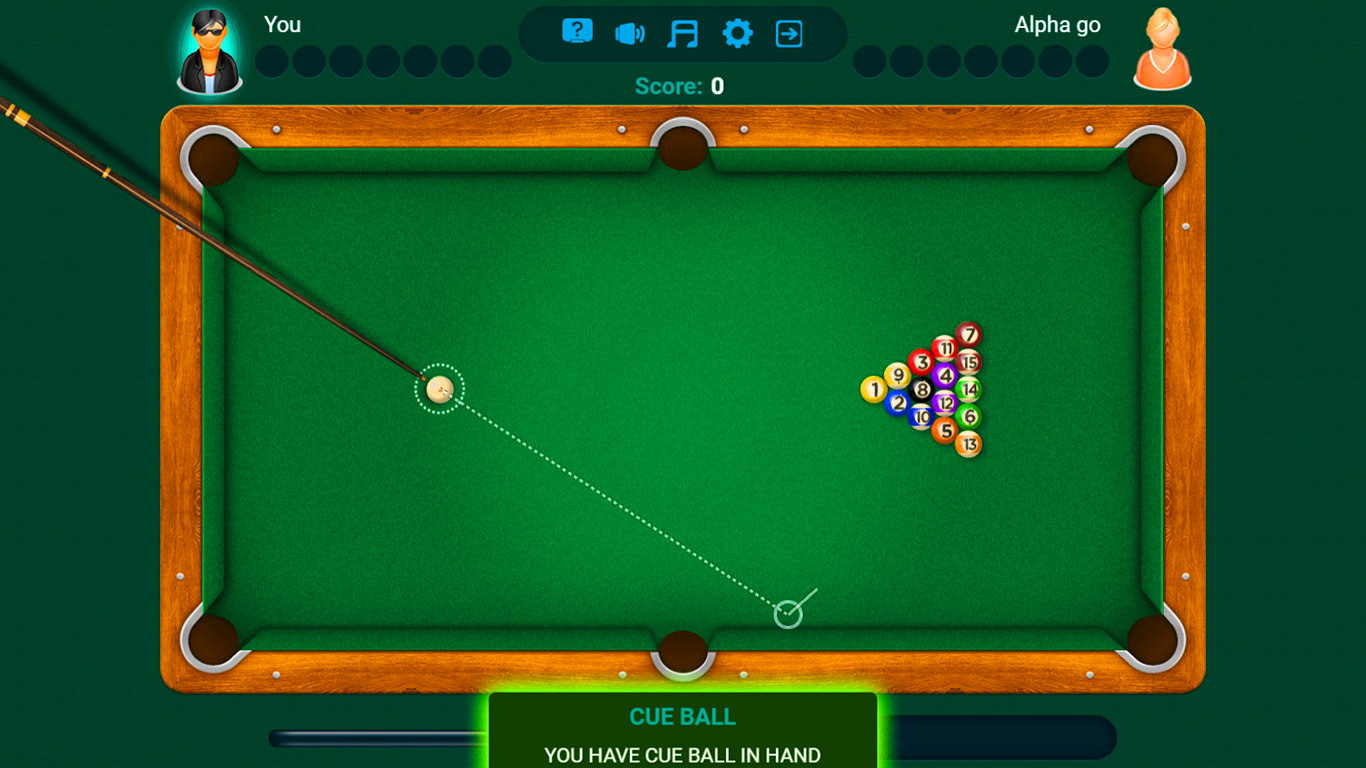Click the CUE BALL notification panel
The image size is (1366, 768).
pos(683,730)
